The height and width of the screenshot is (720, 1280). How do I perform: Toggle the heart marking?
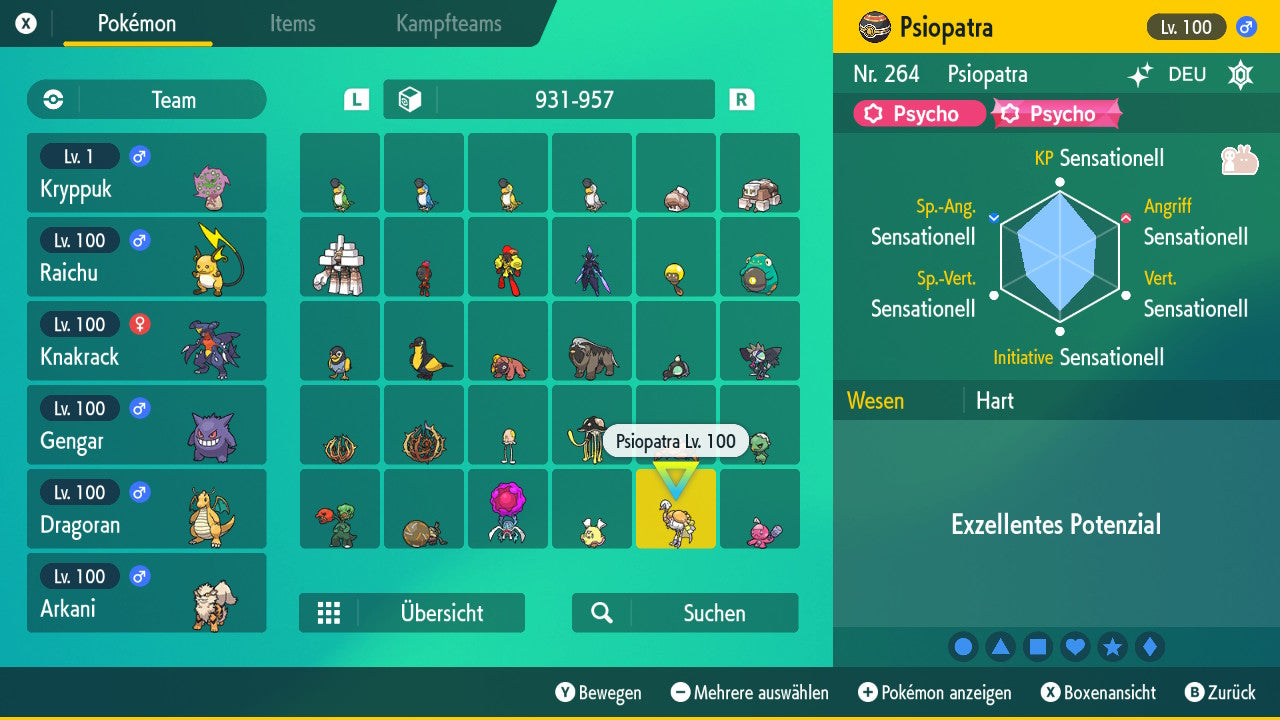coord(1075,646)
